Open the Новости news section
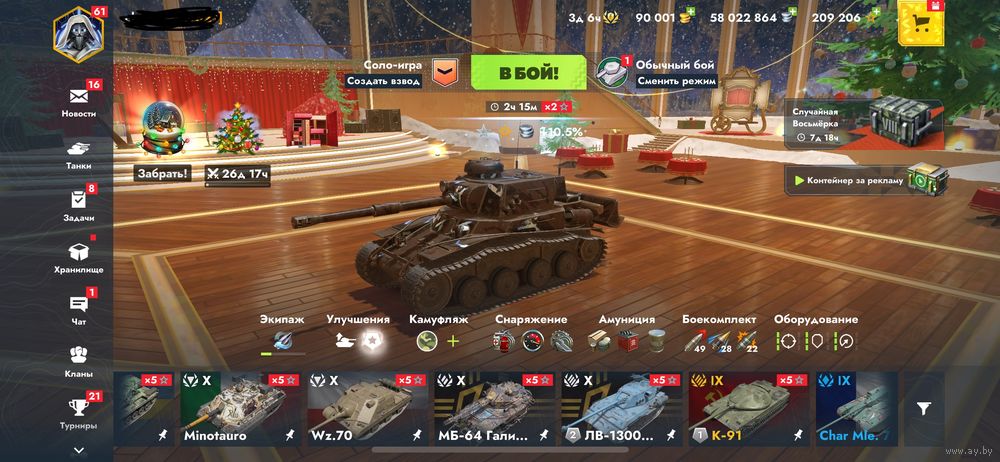The image size is (1000, 462). click(79, 99)
